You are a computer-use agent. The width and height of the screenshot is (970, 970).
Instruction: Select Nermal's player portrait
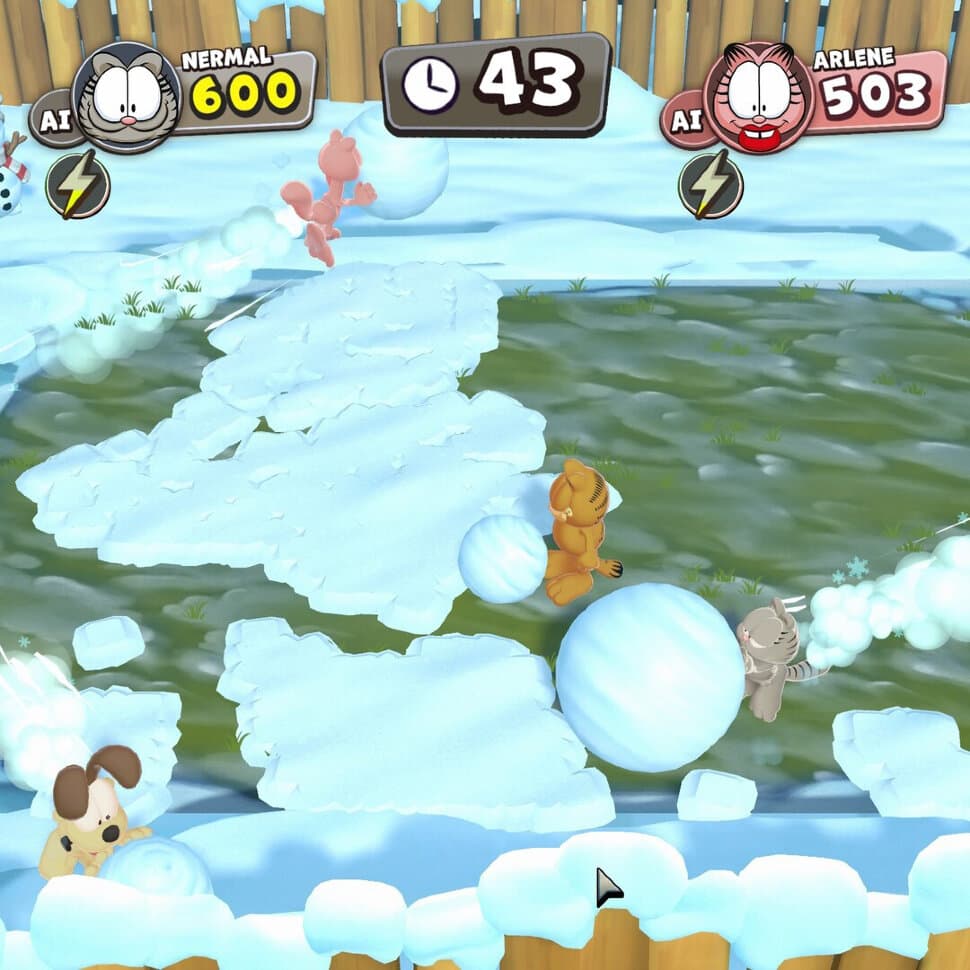pos(127,97)
